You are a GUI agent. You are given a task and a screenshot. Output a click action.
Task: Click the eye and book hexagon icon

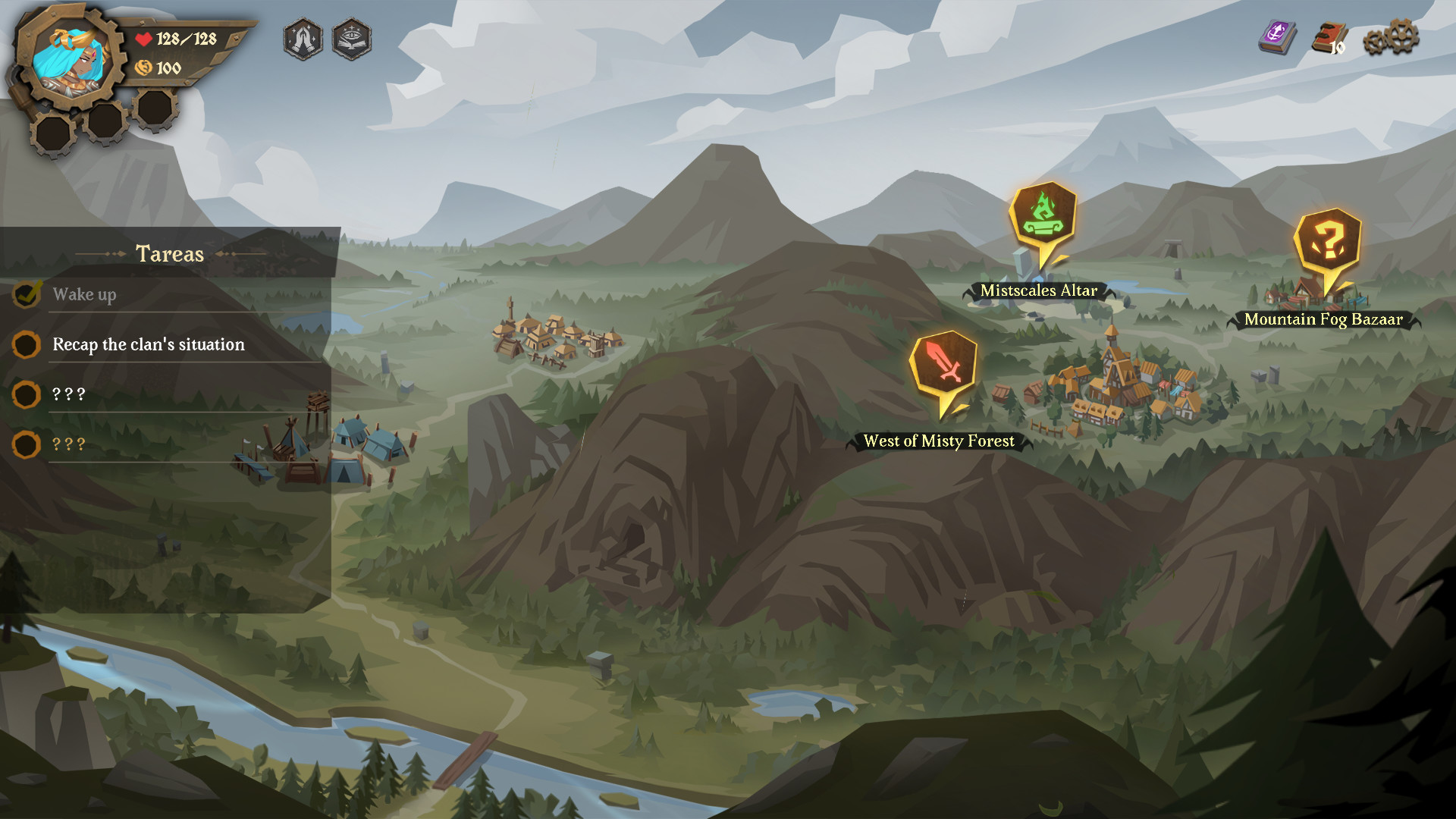(352, 39)
